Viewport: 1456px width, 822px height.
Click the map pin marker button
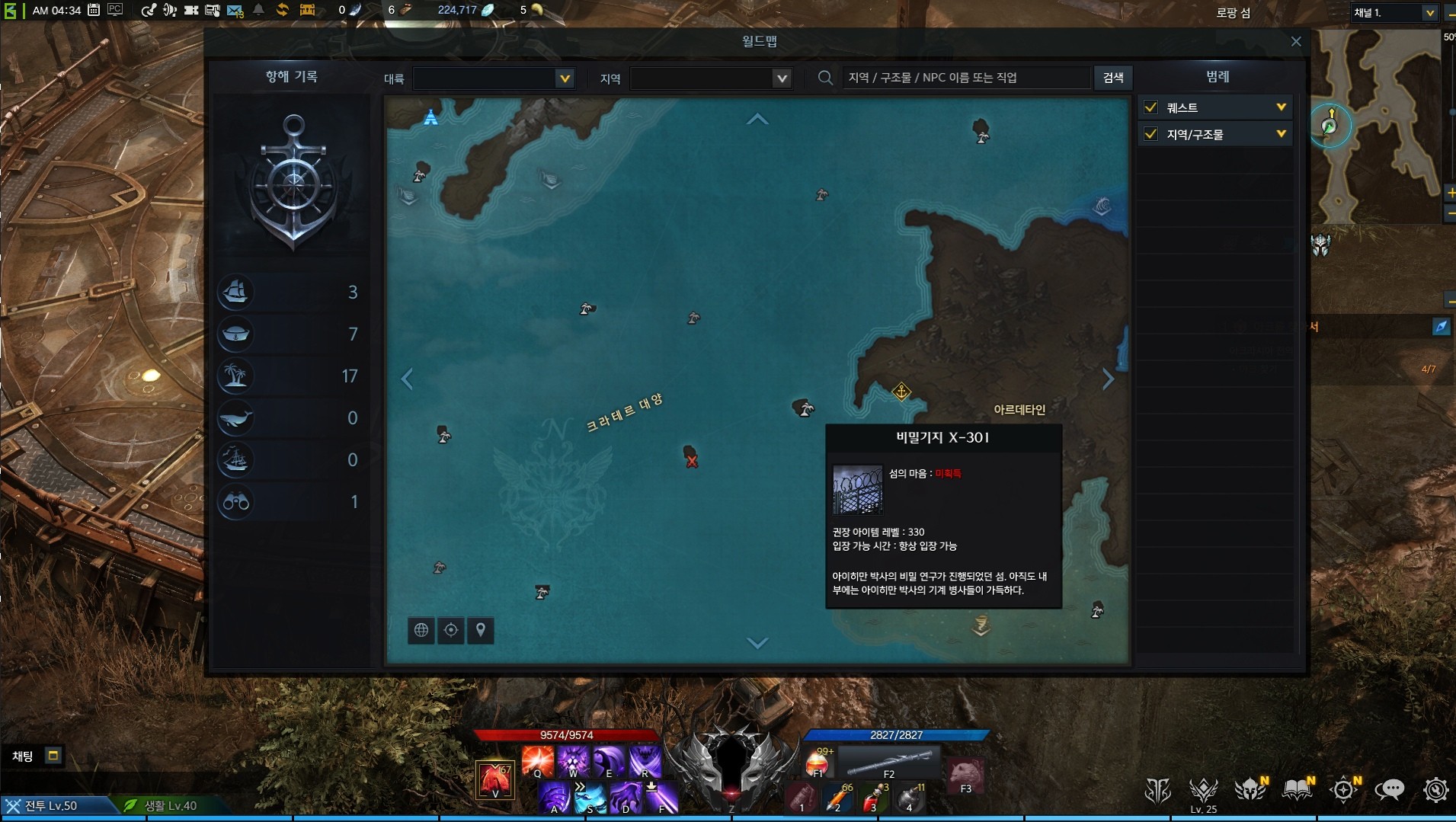(481, 630)
